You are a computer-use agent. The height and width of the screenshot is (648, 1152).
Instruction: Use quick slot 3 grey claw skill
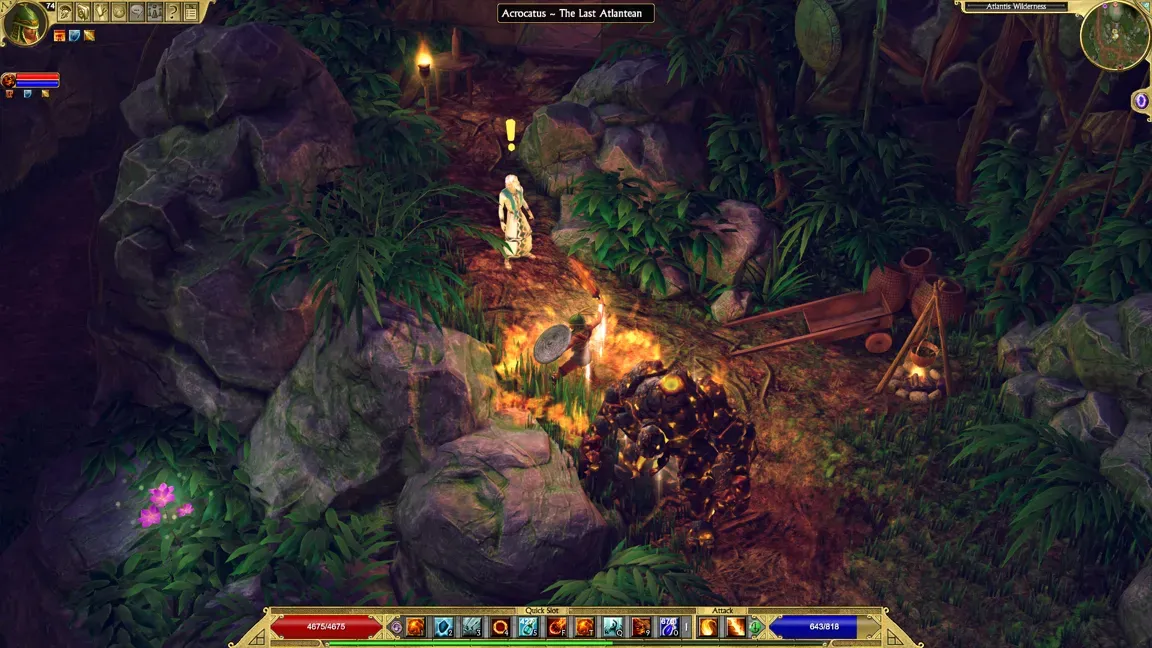click(x=472, y=627)
